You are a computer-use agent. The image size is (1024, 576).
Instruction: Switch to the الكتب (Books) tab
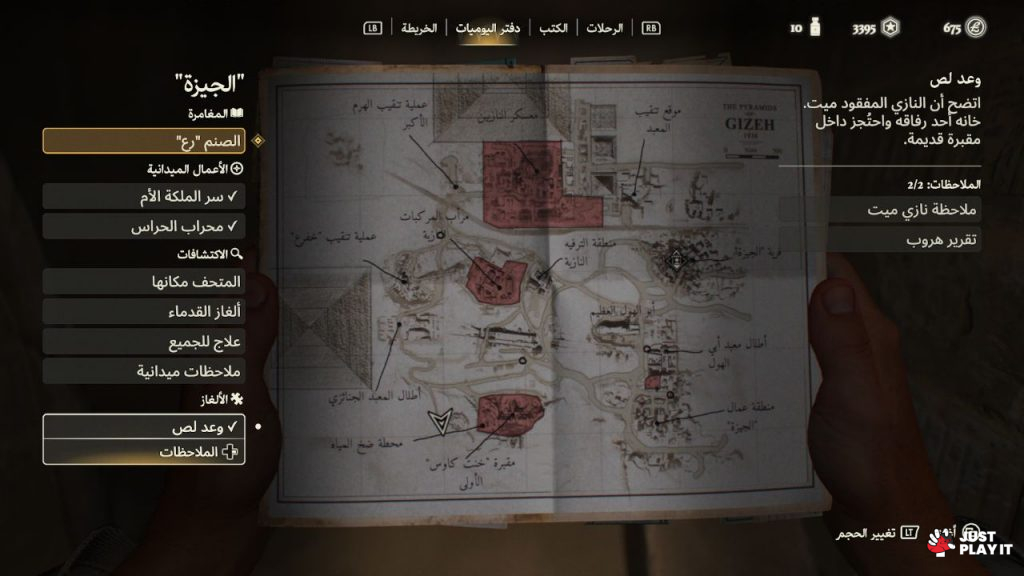tap(553, 28)
